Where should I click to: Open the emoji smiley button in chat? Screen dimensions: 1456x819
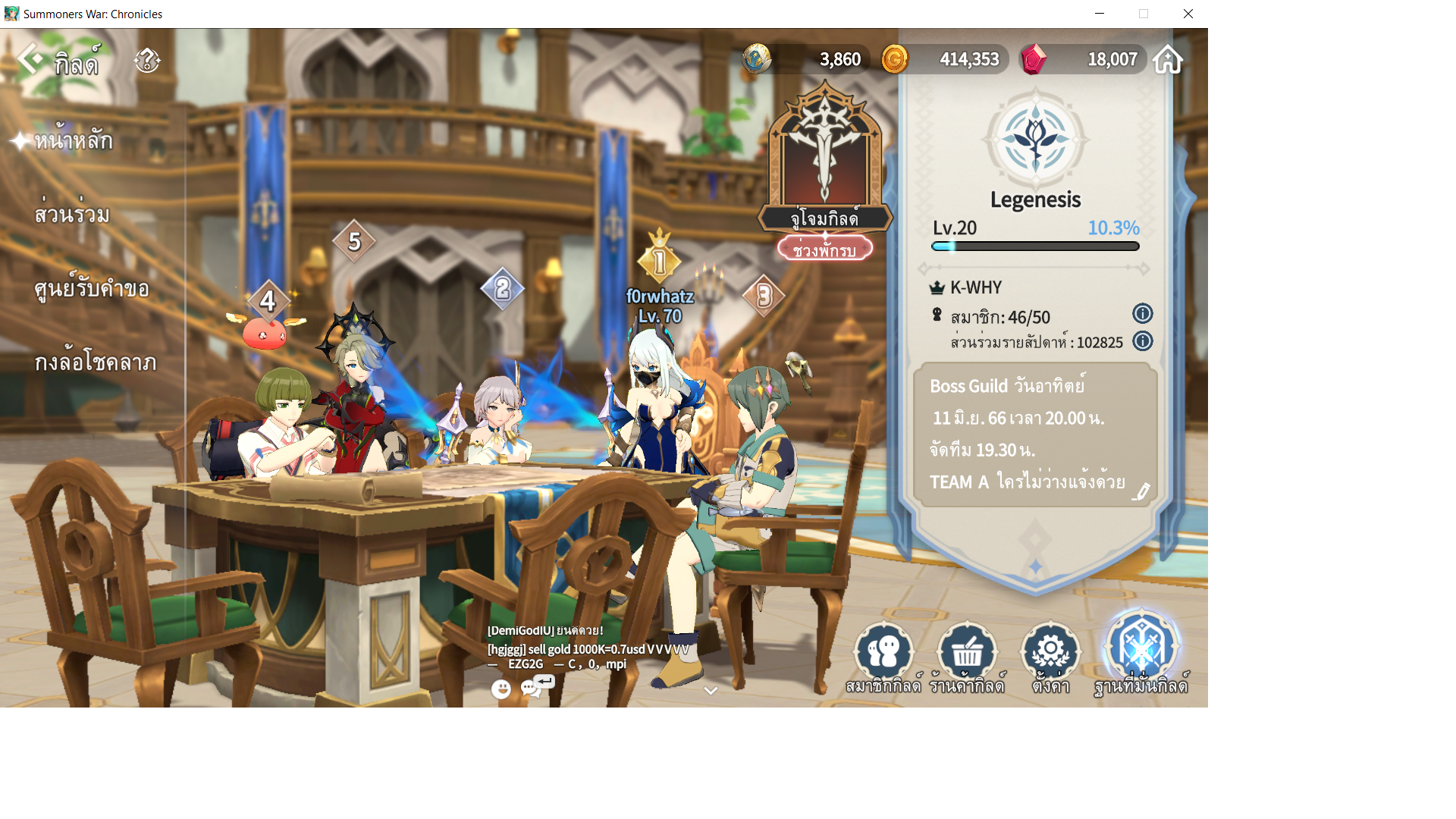click(x=500, y=689)
